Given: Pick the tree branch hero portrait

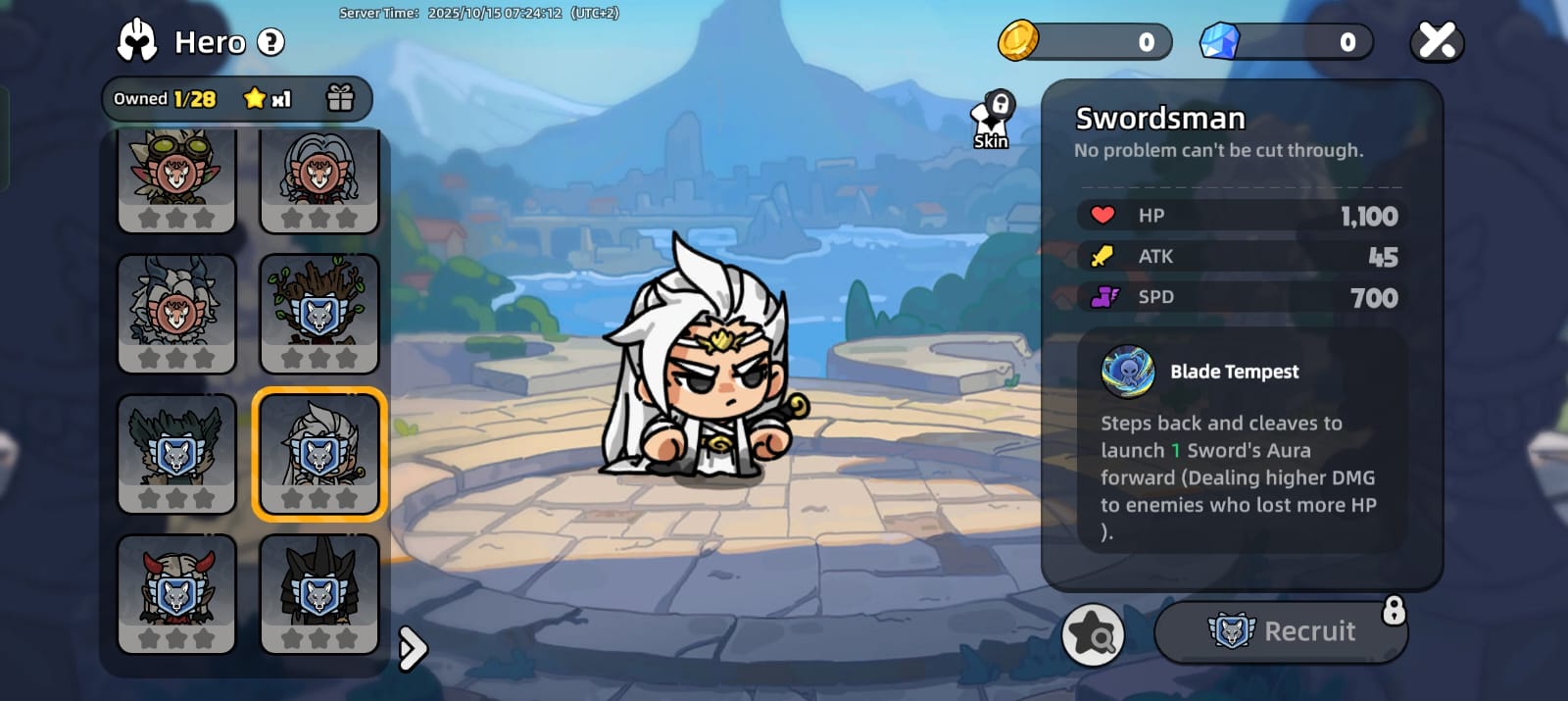Looking at the screenshot, I should (x=318, y=314).
